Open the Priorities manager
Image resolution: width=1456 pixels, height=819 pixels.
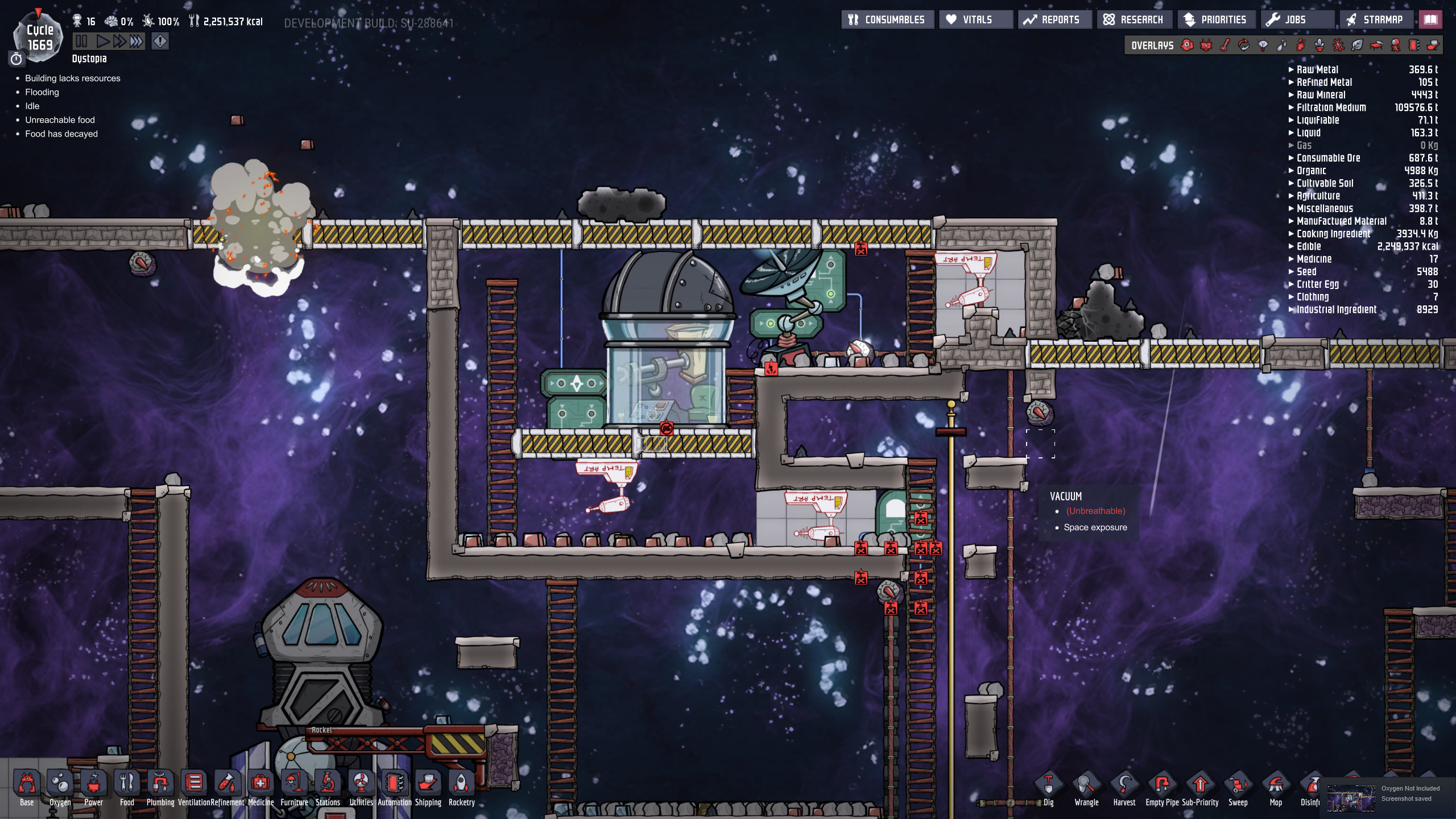[x=1215, y=20]
